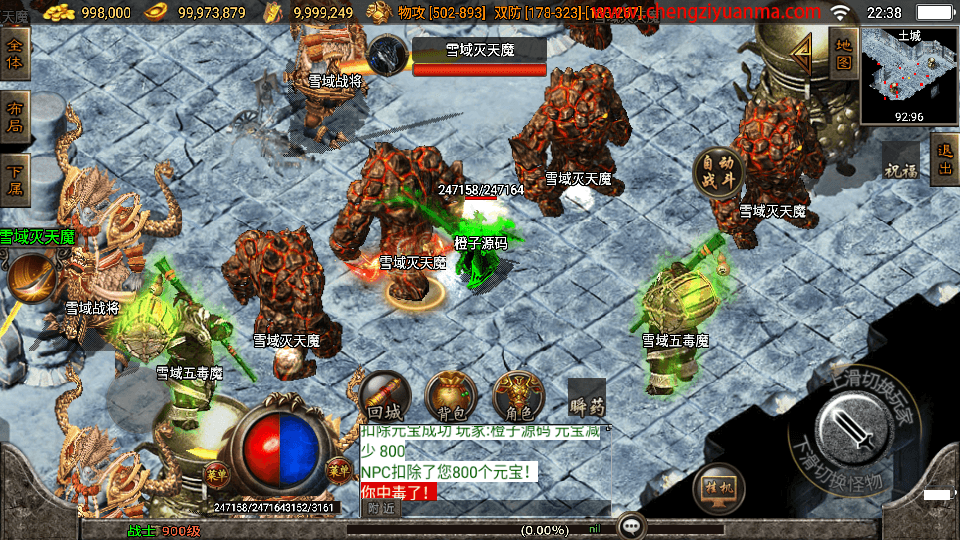Collapse the panel with the golden triangle arrow
This screenshot has height=540, width=960.
(x=802, y=53)
